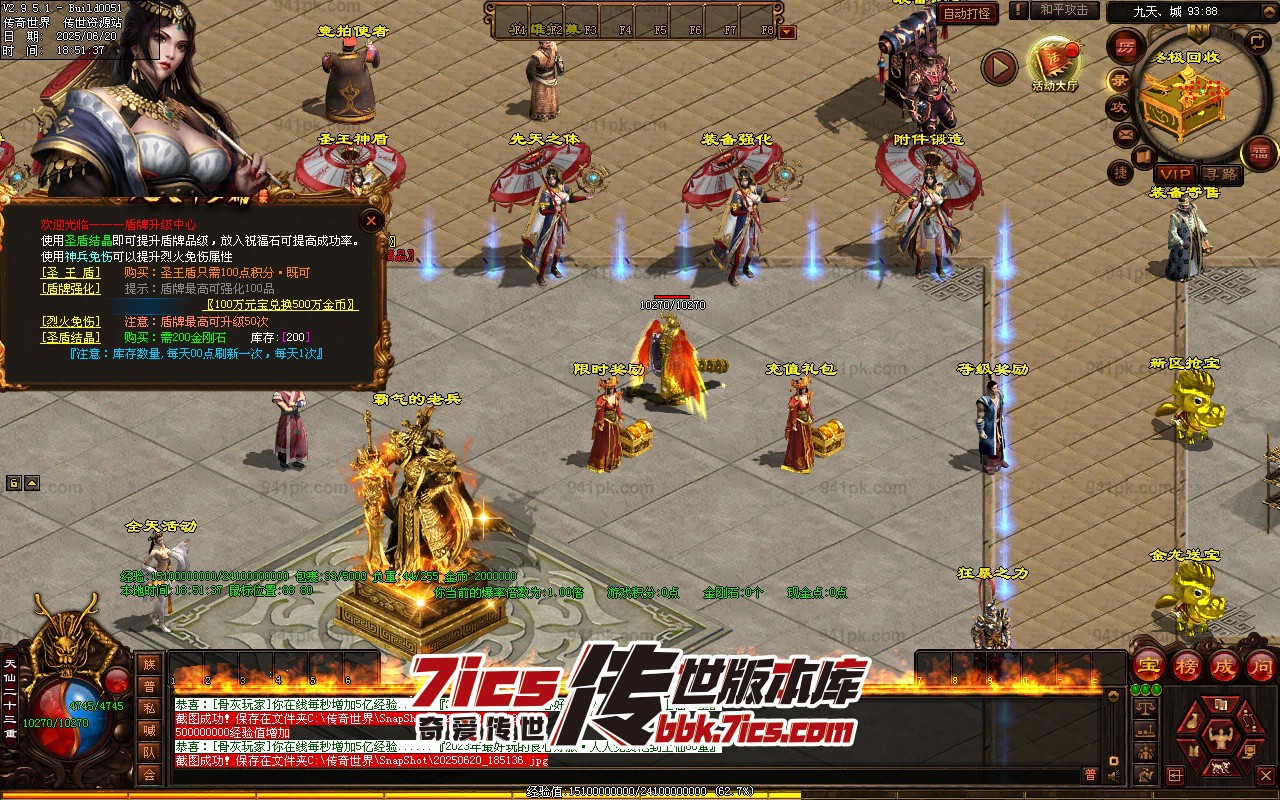The width and height of the screenshot is (1280, 800).
Task: Show the 榜 rankings button
Action: click(x=1187, y=665)
